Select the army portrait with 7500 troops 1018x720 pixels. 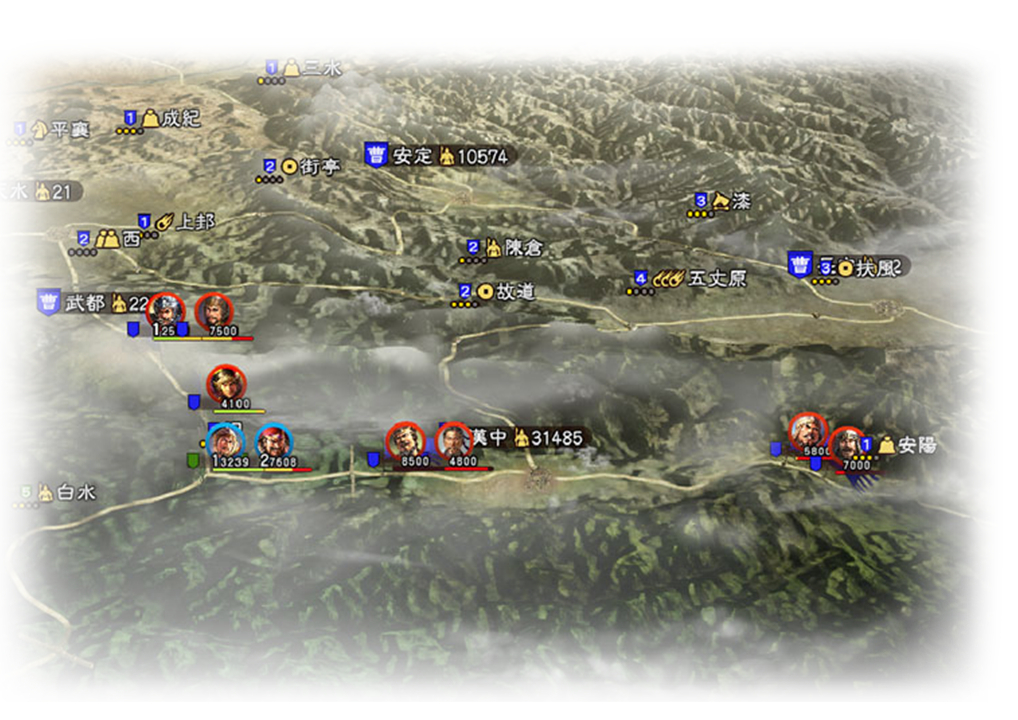click(213, 312)
